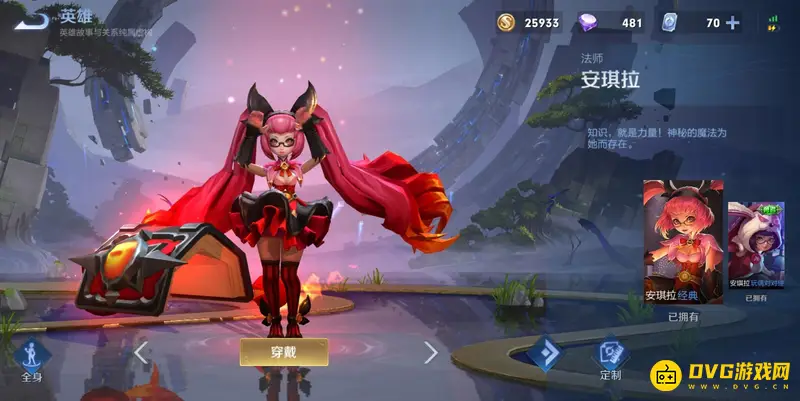Go back using the top-left arrow
This screenshot has width=800, height=401.
32,19
